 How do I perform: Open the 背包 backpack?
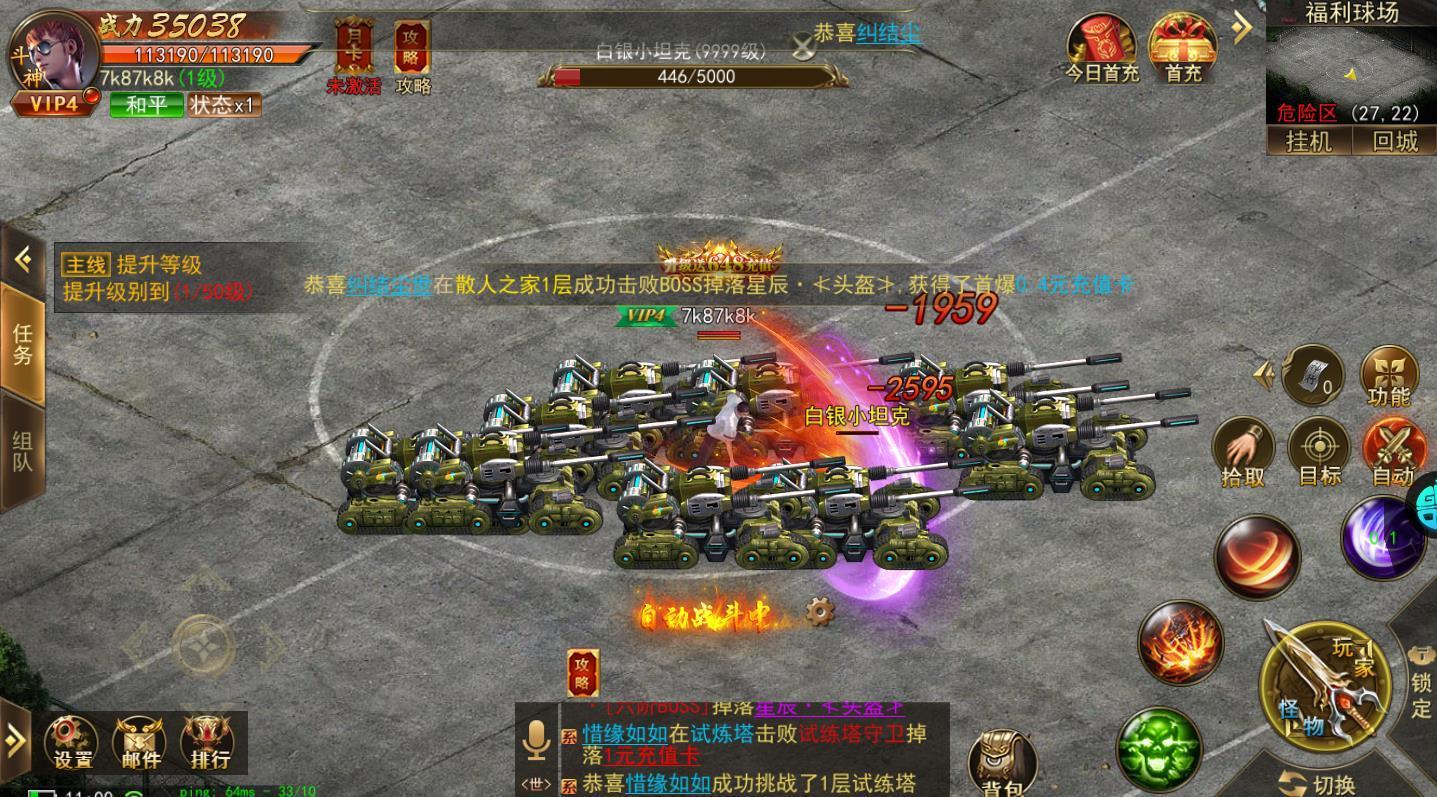1002,764
